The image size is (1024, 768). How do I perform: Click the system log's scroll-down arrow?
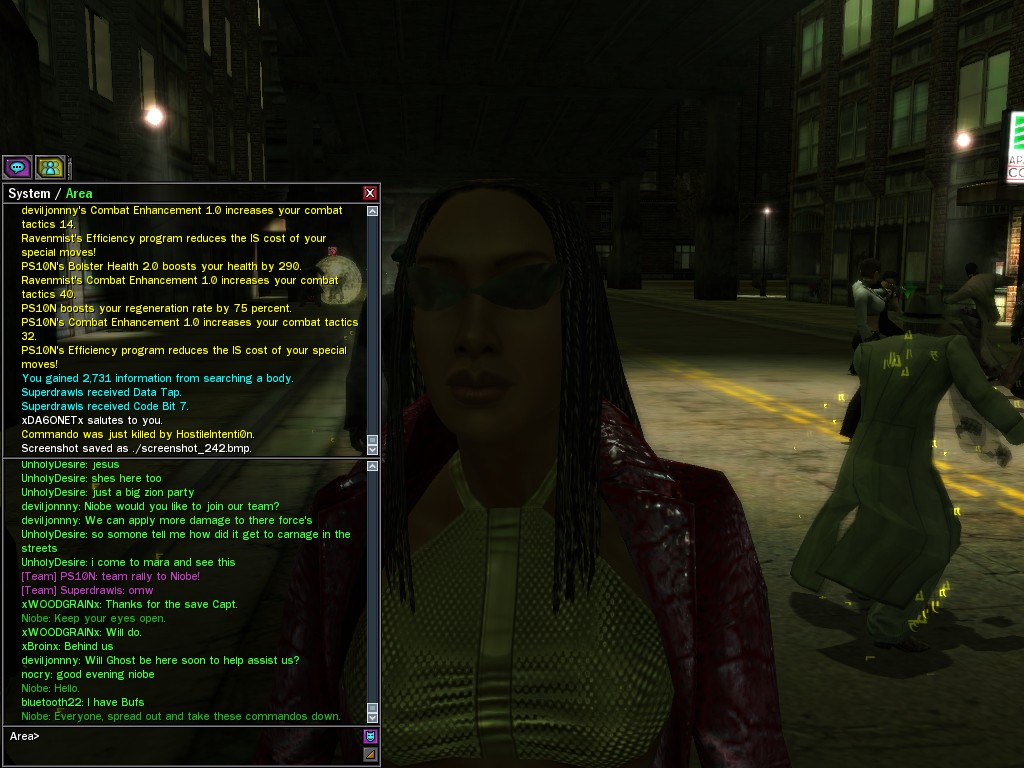pyautogui.click(x=373, y=450)
